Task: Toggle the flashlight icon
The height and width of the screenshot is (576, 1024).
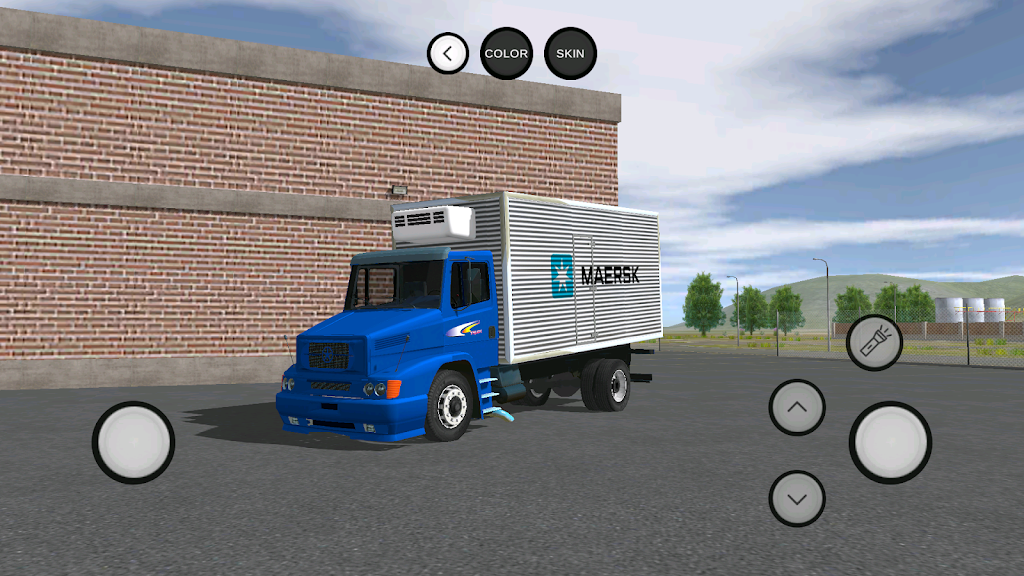Action: coord(874,343)
